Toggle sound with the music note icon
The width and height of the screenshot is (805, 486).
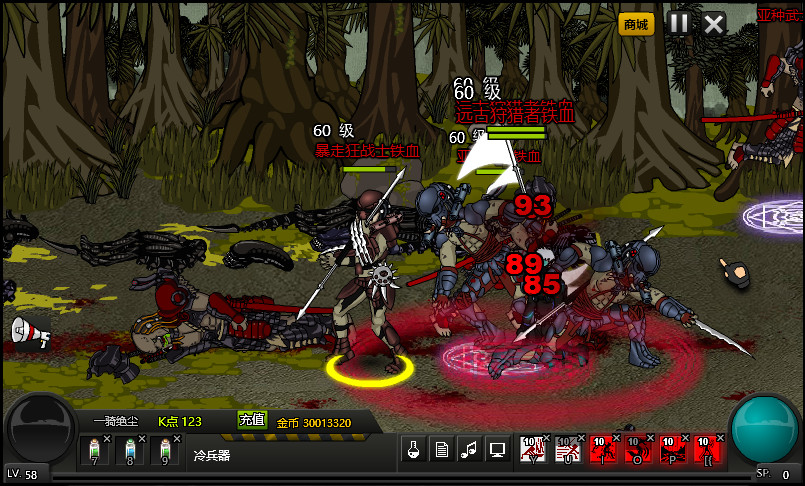pyautogui.click(x=468, y=450)
